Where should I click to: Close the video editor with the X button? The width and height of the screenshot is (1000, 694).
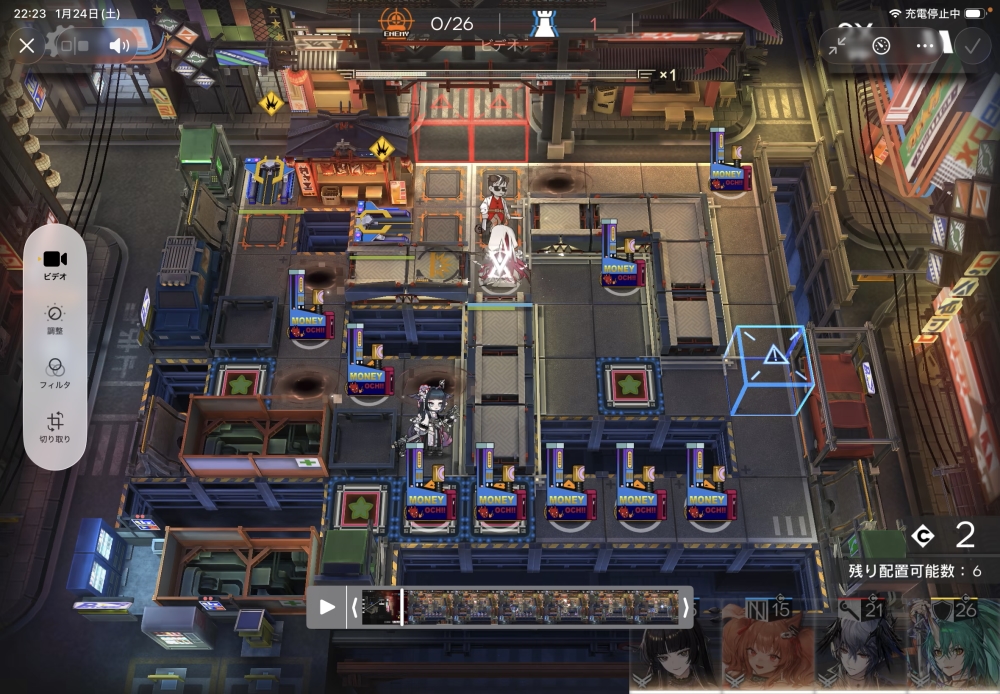click(27, 45)
